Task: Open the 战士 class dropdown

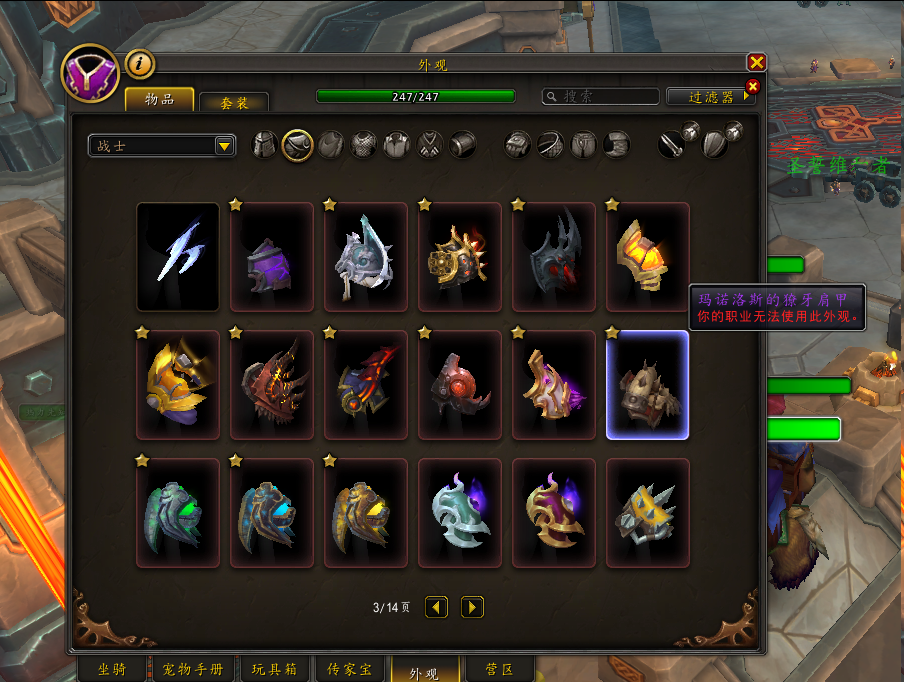Action: pyautogui.click(x=162, y=146)
